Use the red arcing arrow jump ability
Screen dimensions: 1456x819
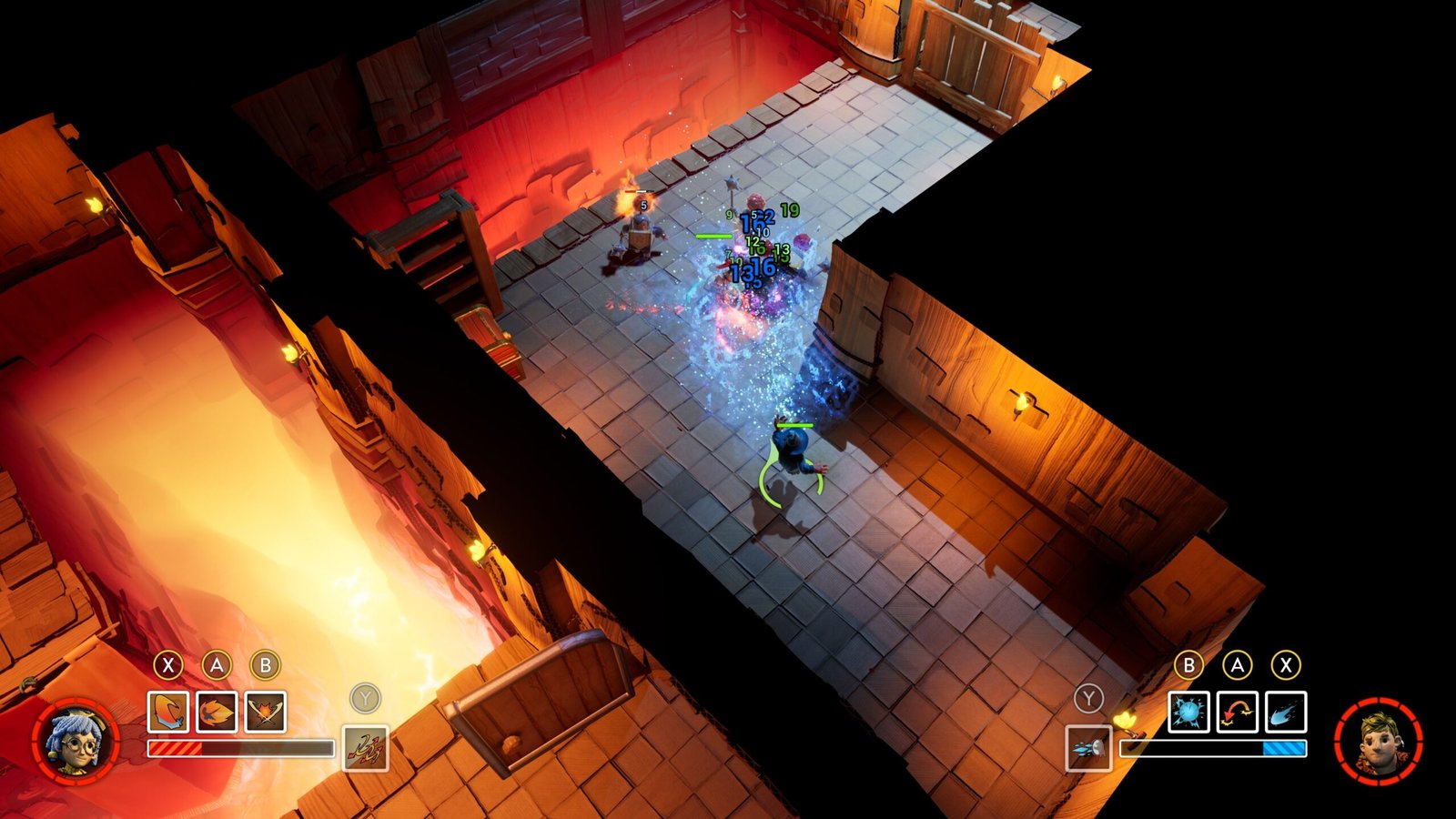1237,712
